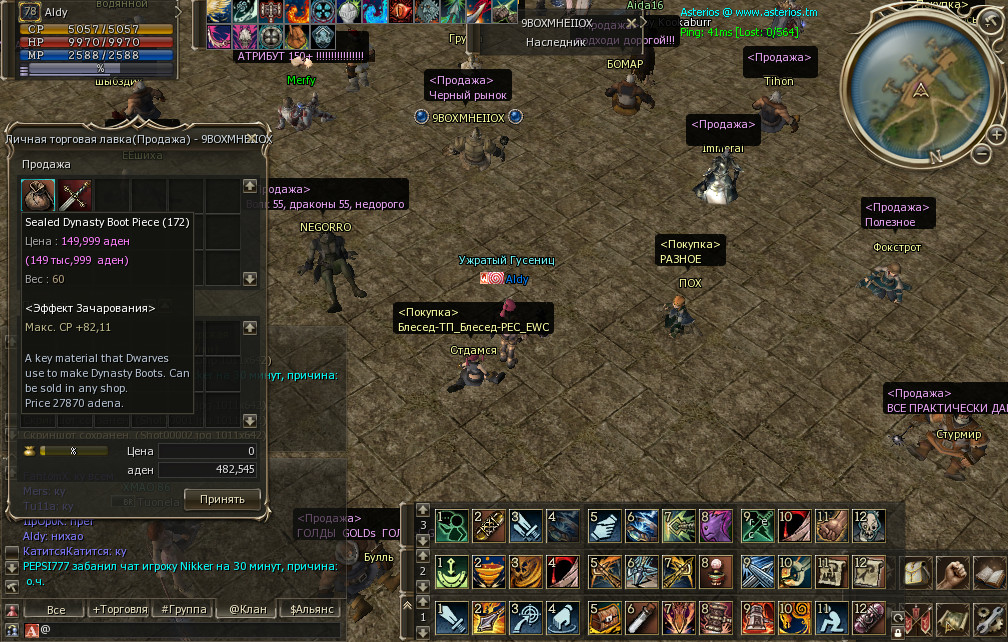
Task: Close the 9BOXMHEIIOX target window
Action: [x=631, y=22]
